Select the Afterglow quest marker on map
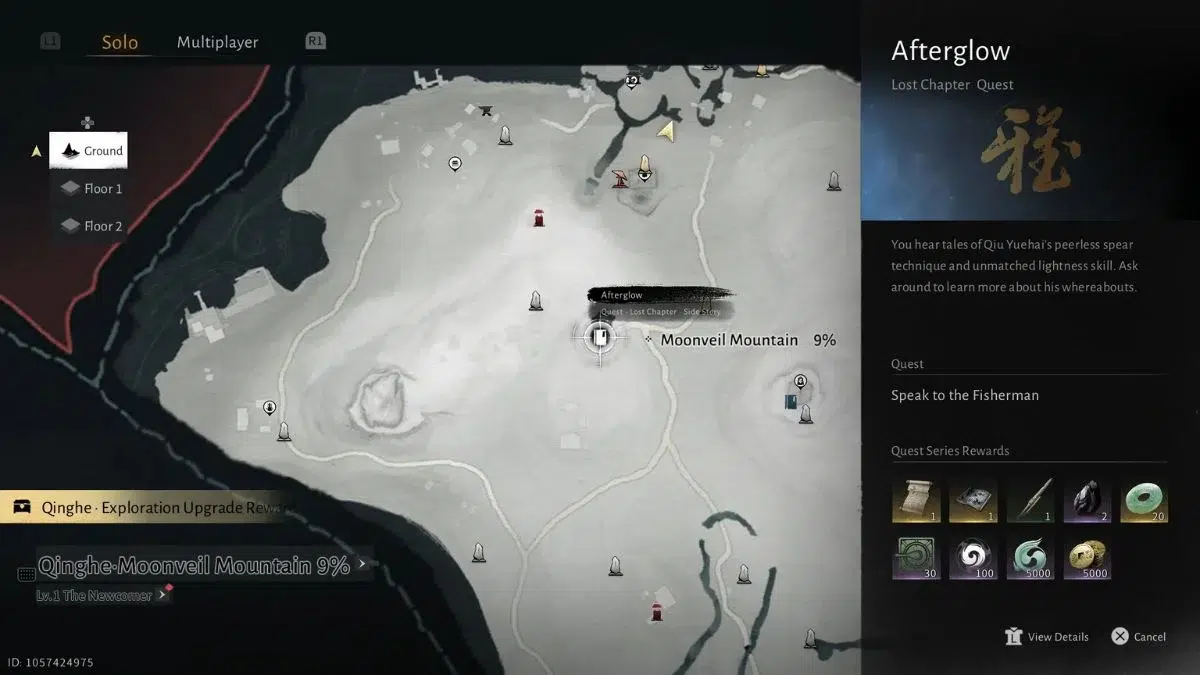The height and width of the screenshot is (675, 1200). tap(600, 337)
